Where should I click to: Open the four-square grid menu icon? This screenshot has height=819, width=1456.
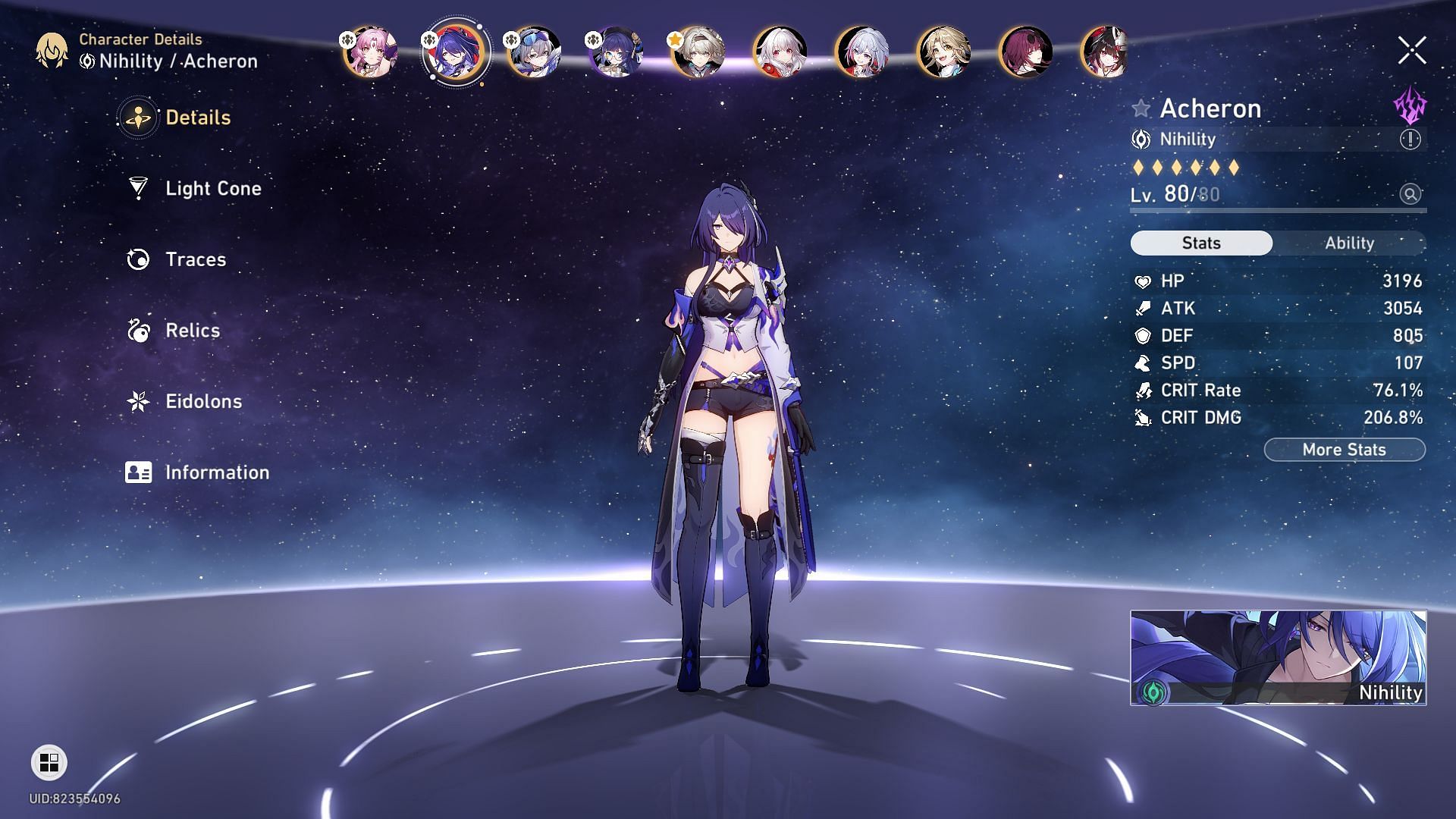[49, 762]
